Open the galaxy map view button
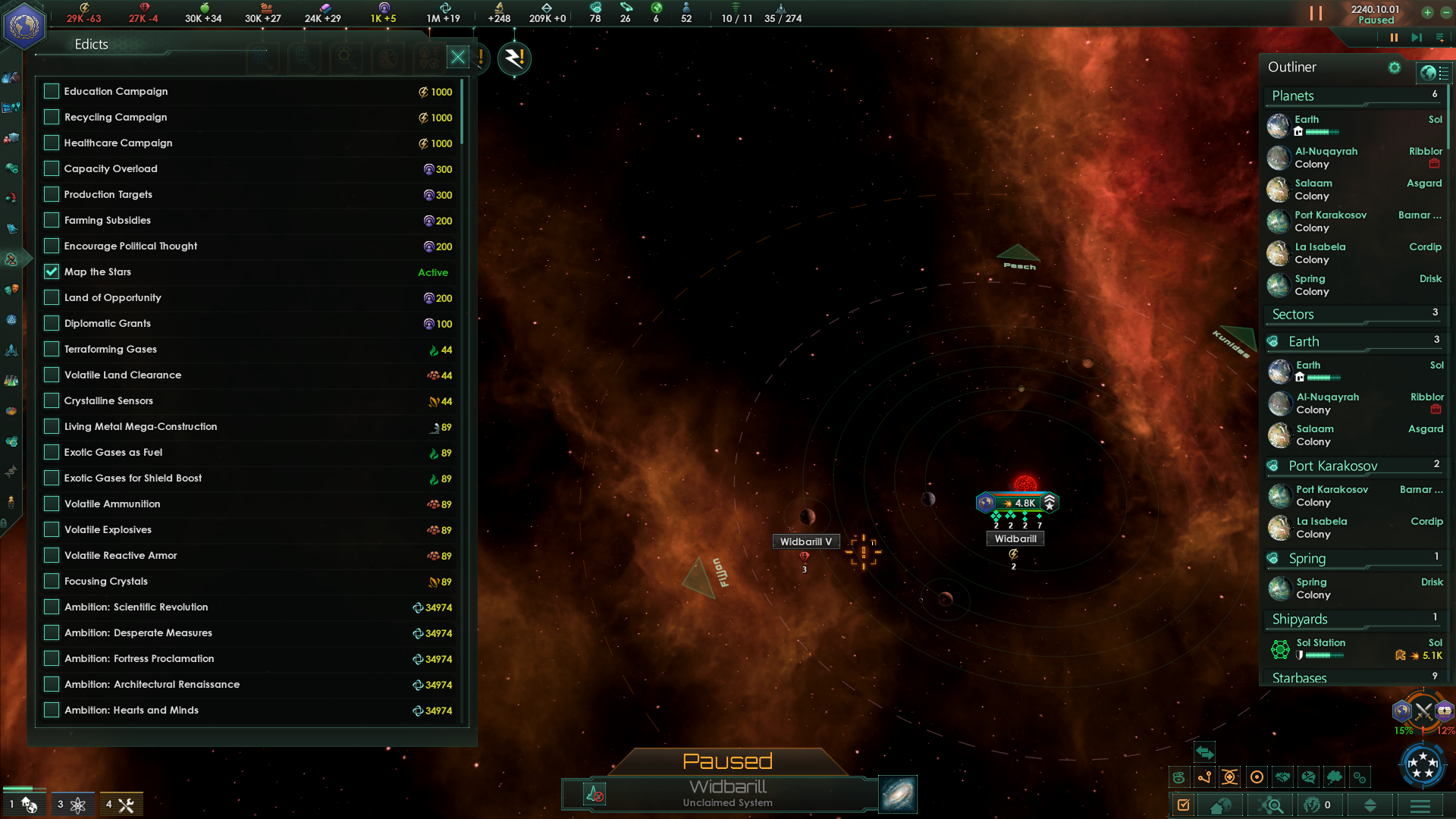Image resolution: width=1456 pixels, height=819 pixels. coord(898,794)
